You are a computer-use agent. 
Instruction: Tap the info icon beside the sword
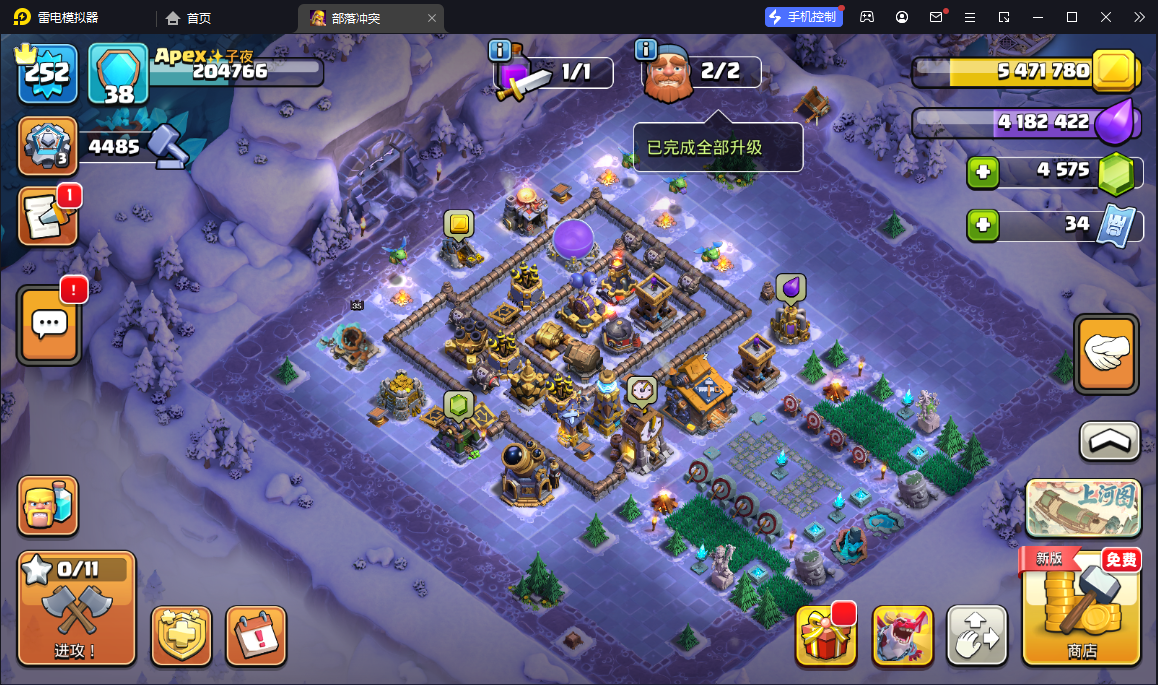click(x=500, y=50)
